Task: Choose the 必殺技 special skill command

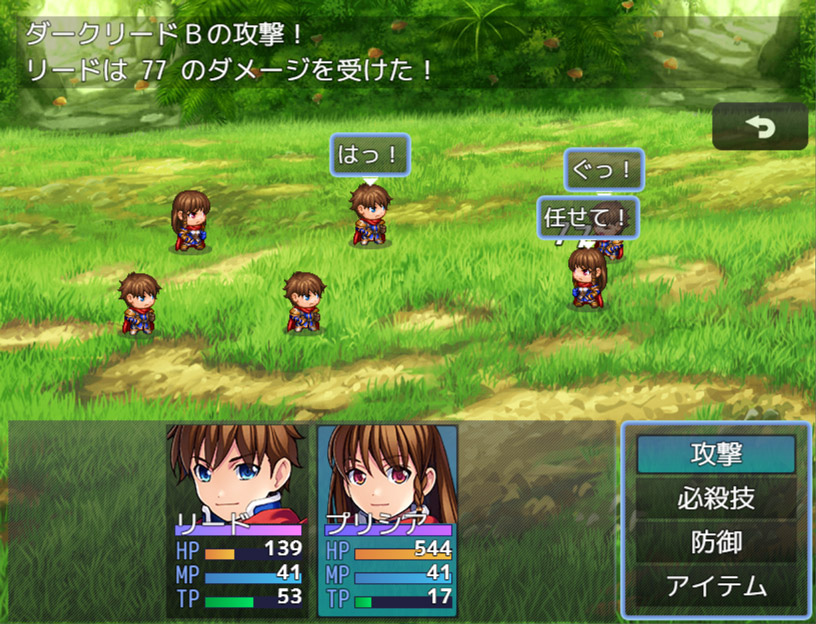Action: (716, 498)
